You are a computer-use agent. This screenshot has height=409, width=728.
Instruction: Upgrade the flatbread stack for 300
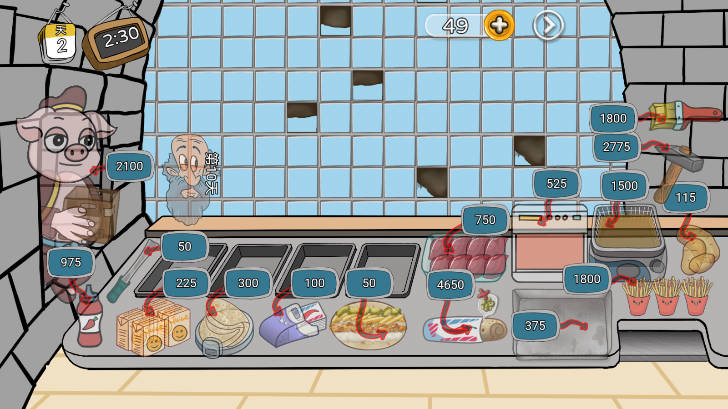pyautogui.click(x=248, y=283)
